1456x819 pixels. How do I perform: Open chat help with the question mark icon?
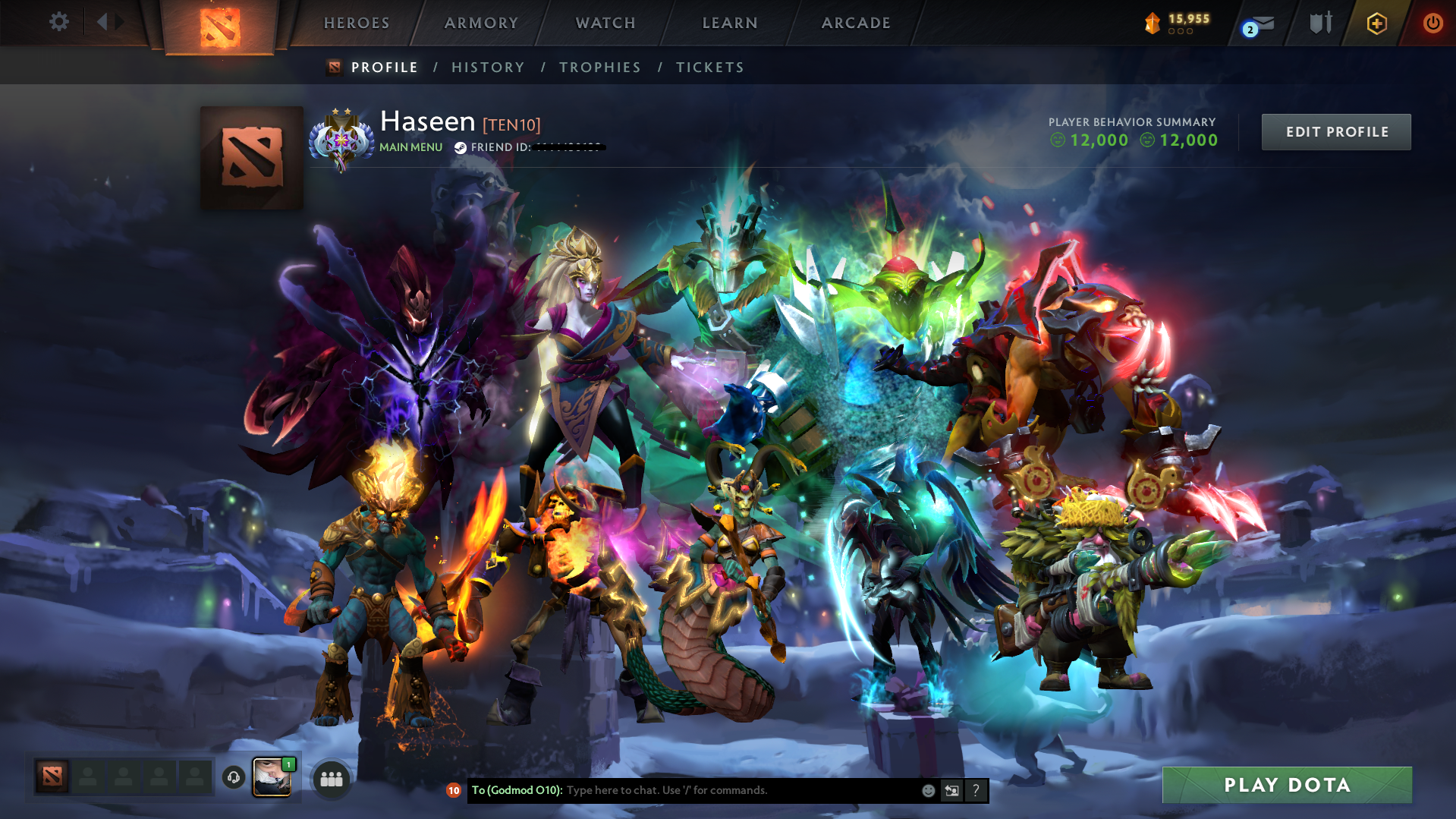click(976, 790)
